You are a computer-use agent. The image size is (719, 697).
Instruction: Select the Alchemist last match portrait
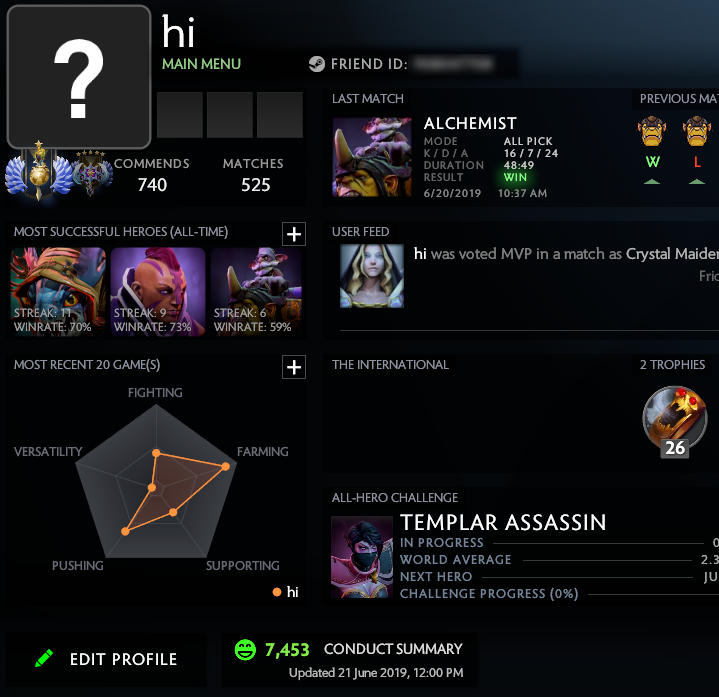pos(364,158)
